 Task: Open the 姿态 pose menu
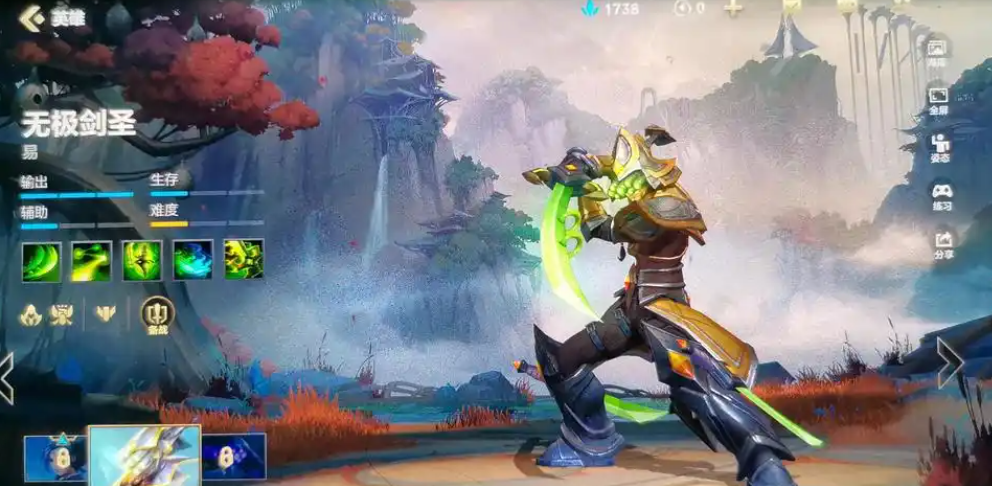point(939,147)
